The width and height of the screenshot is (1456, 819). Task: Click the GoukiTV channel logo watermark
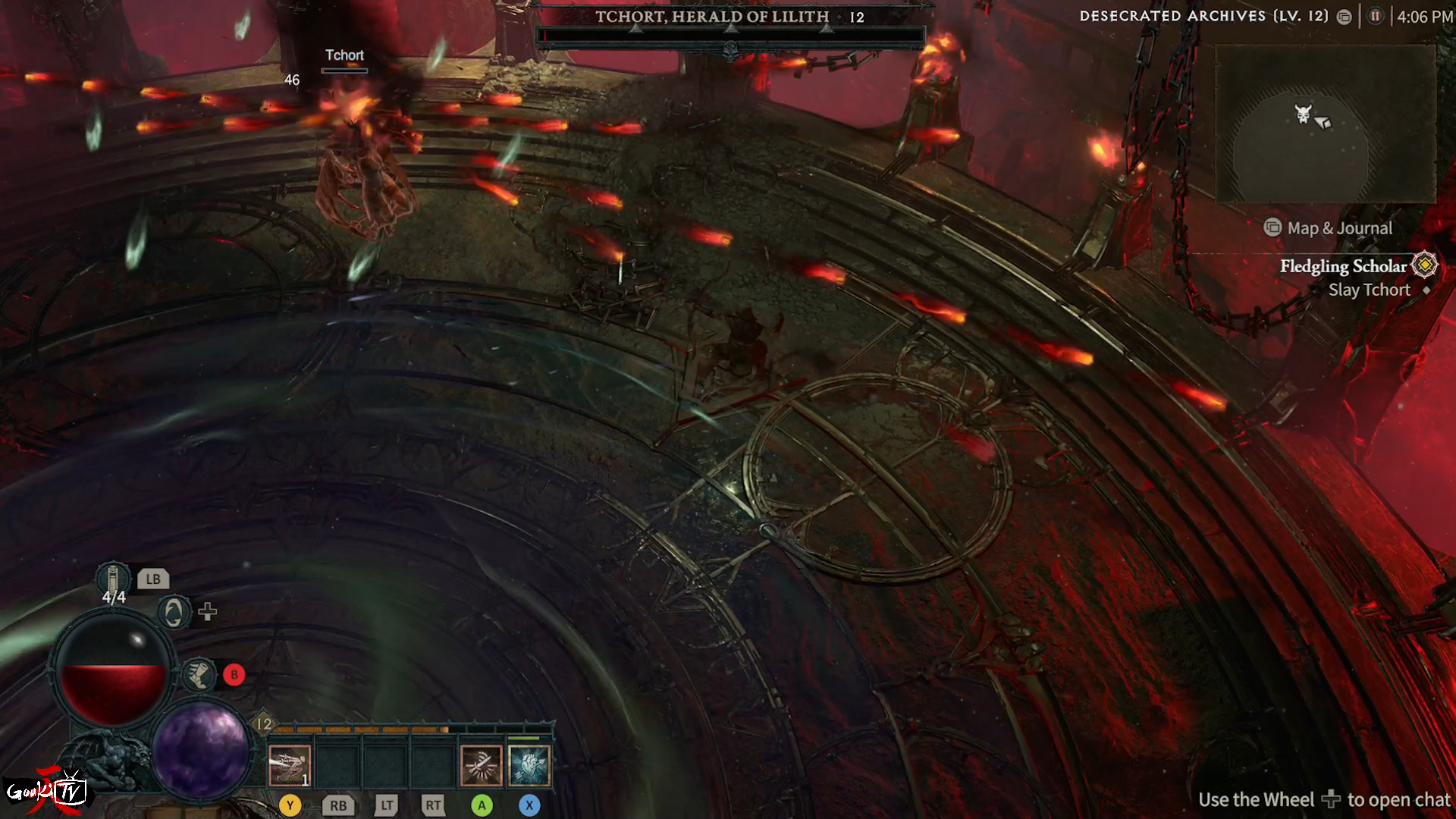tap(47, 792)
